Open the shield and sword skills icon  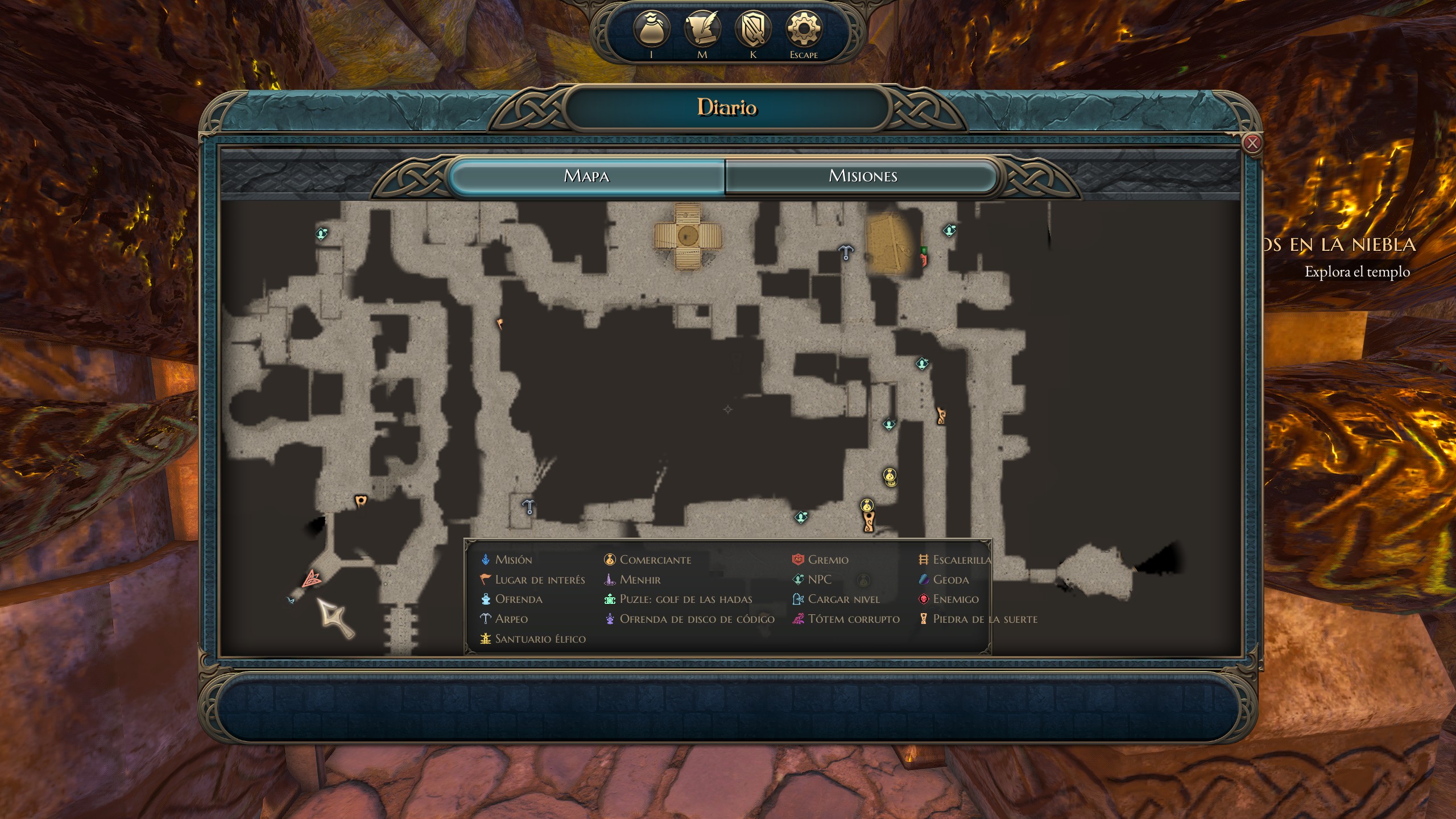click(752, 30)
